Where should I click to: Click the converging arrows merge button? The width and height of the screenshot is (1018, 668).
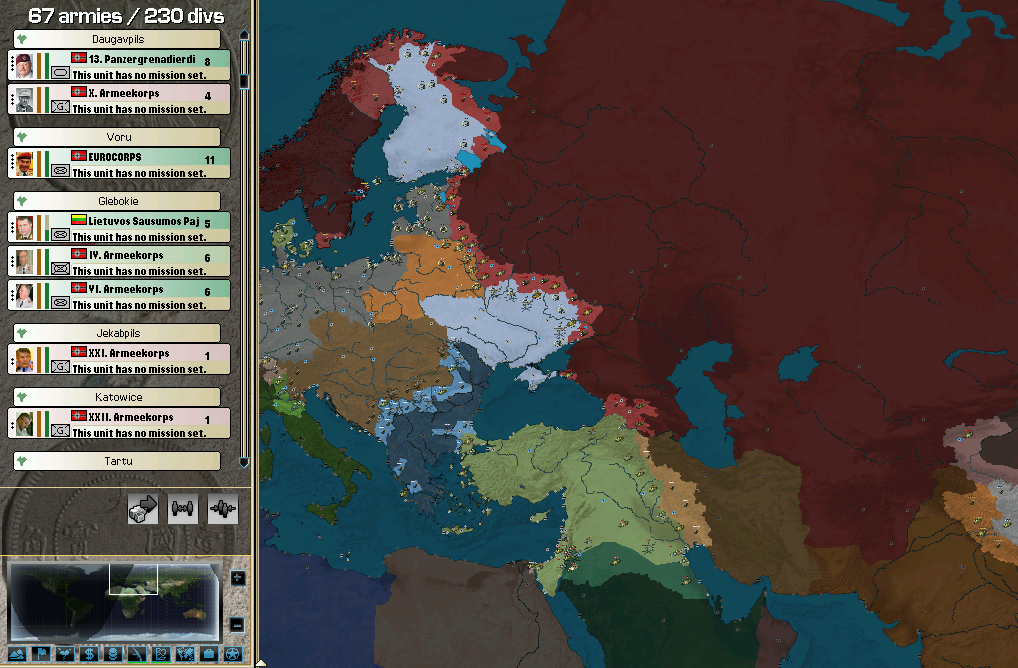pos(222,509)
